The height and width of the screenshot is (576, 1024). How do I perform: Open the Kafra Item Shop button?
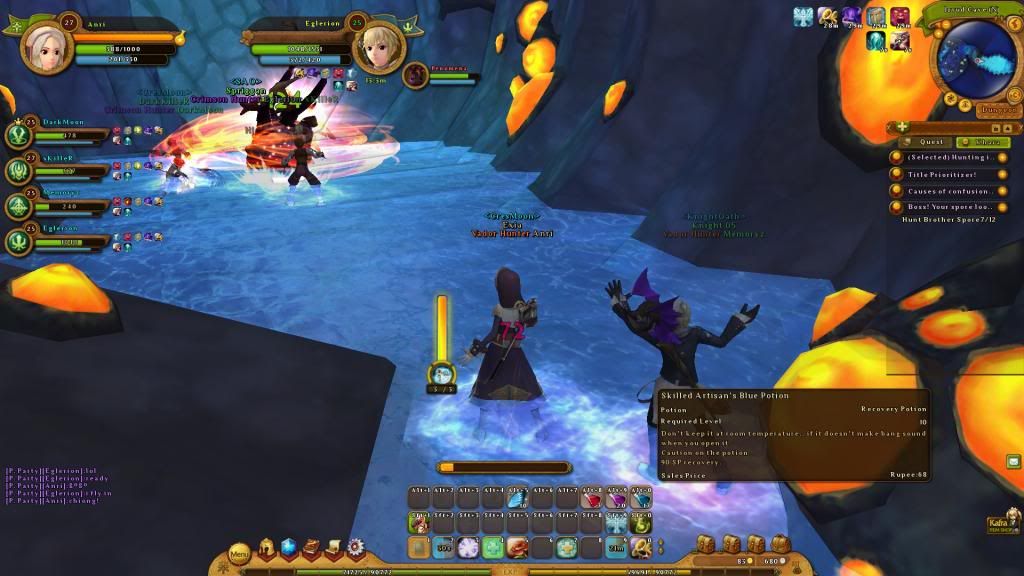[x=998, y=522]
